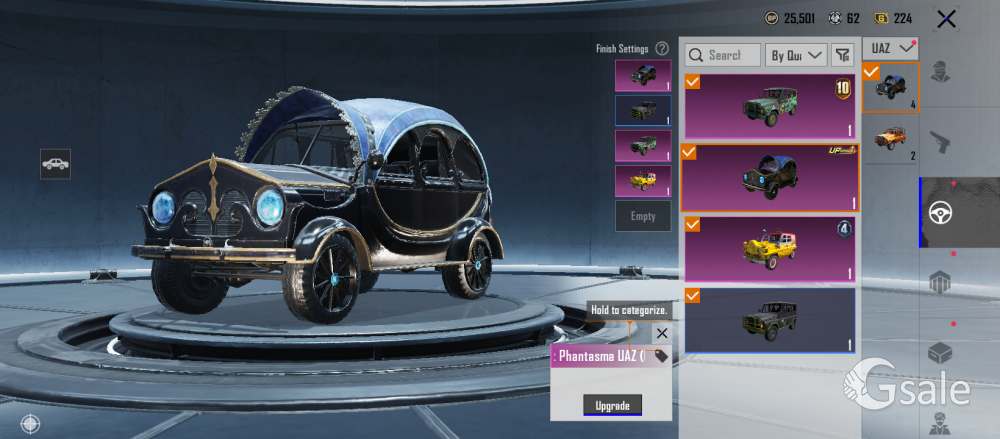This screenshot has height=439, width=1000.
Task: Select the orange UAZ vehicle thumbnail
Action: pos(890,141)
